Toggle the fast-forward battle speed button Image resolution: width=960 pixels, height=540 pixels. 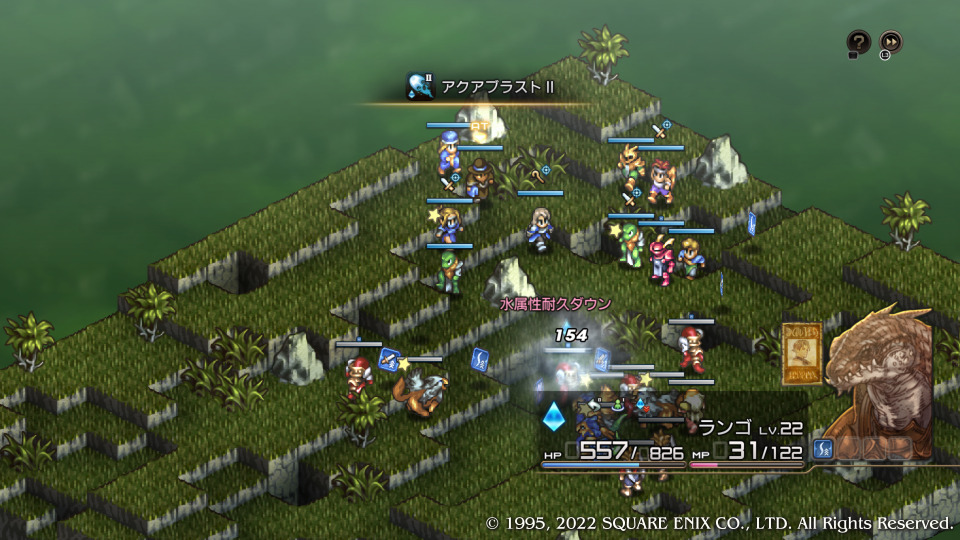point(890,42)
